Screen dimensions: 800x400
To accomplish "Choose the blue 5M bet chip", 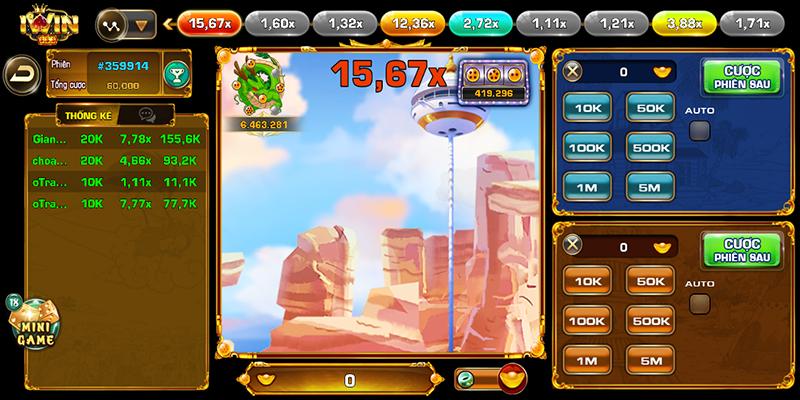I will point(650,186).
